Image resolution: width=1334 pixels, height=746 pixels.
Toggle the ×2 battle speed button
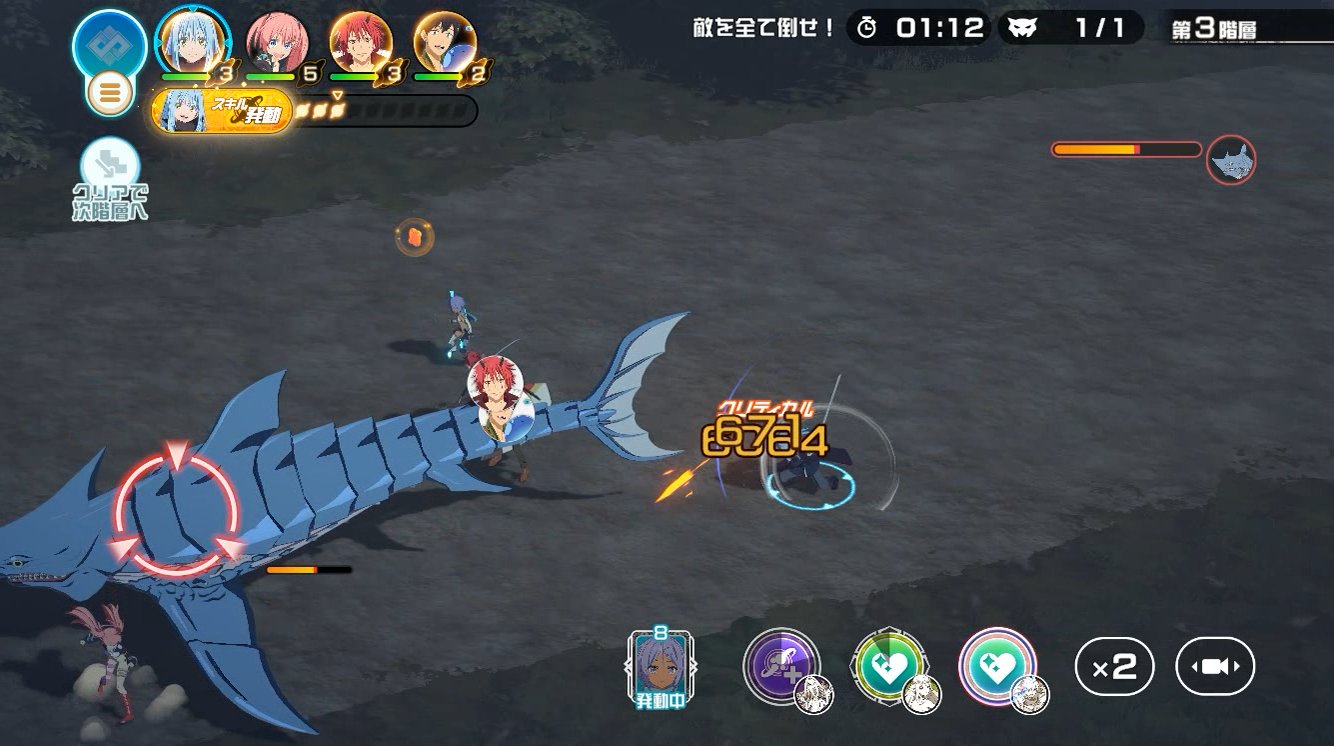click(x=1114, y=666)
